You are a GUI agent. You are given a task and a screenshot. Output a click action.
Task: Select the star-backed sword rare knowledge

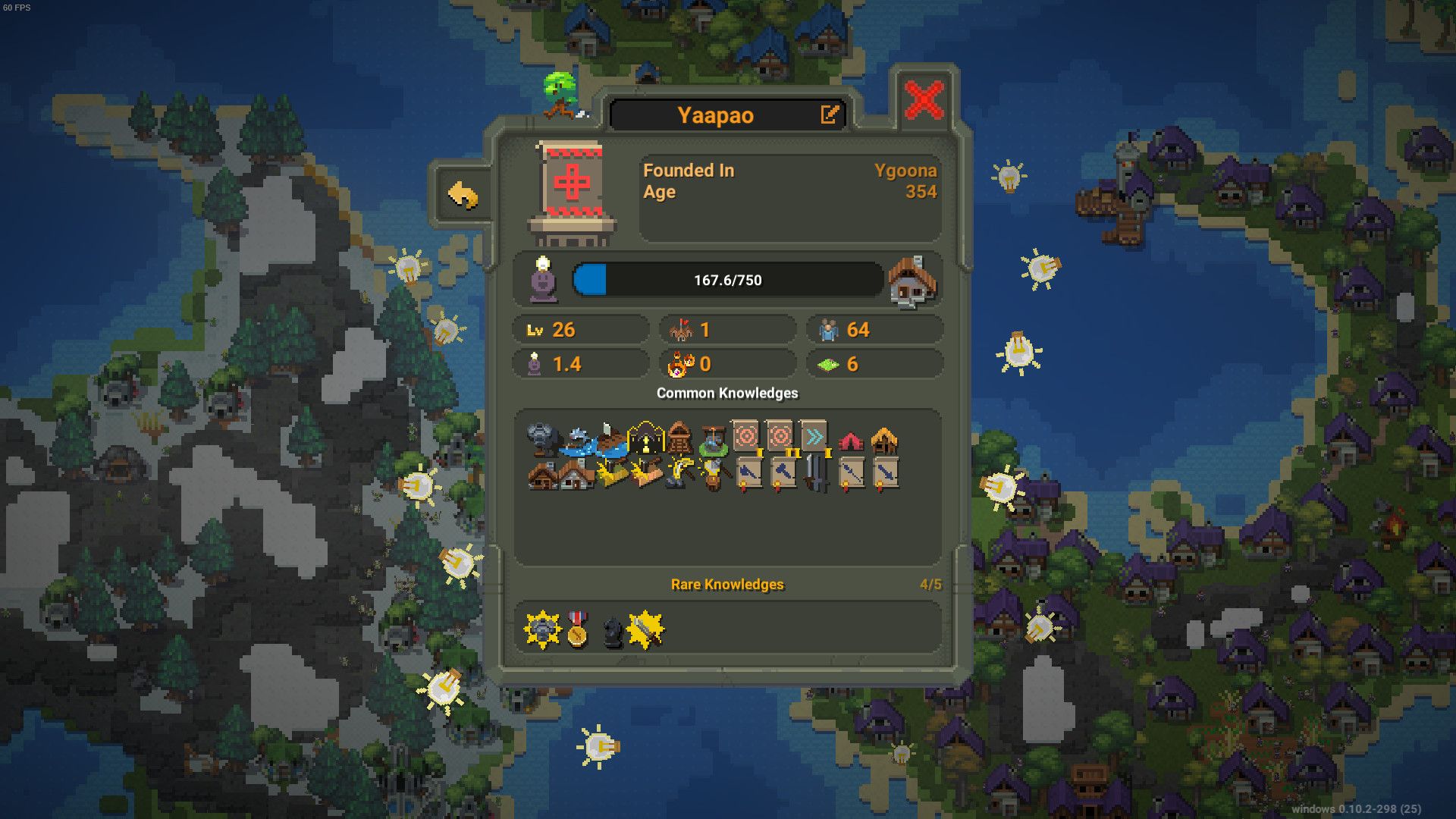pos(646,629)
